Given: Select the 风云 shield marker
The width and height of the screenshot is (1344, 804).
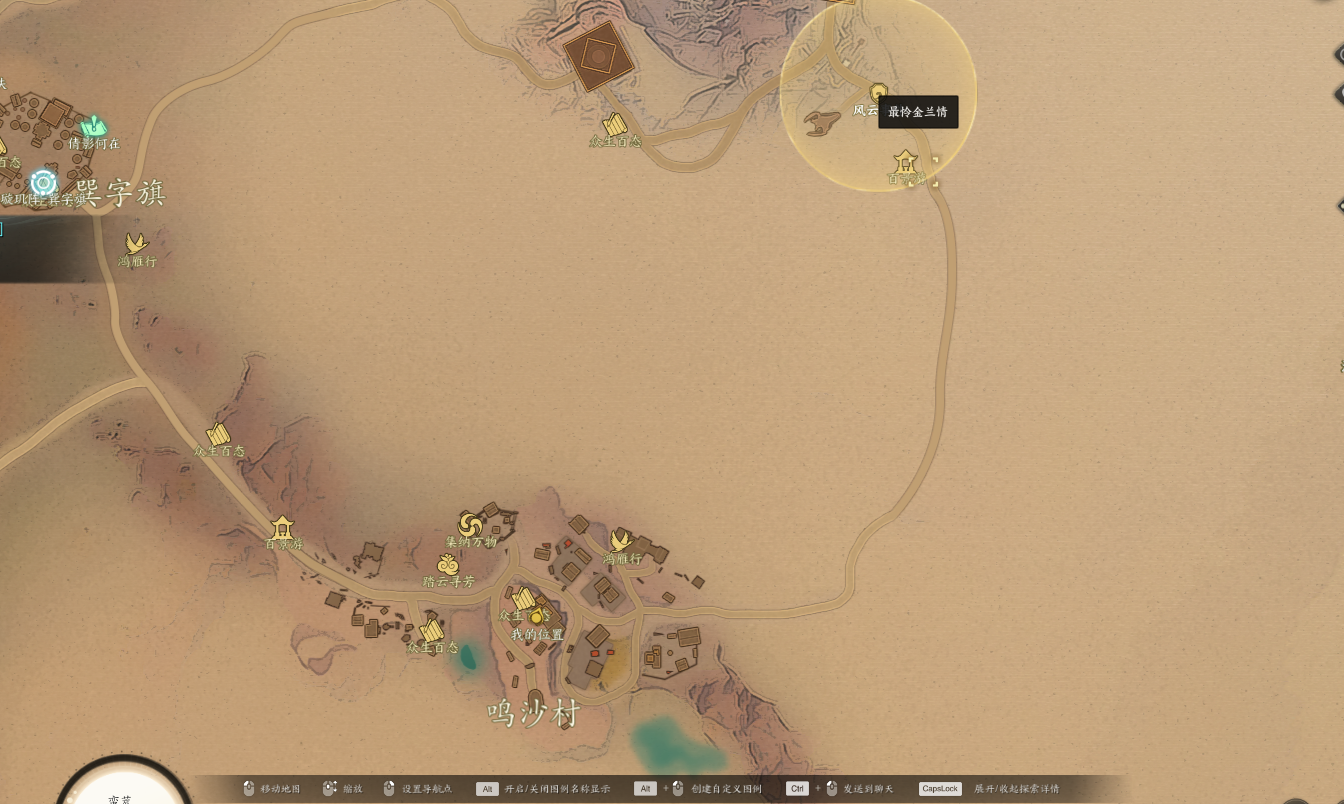Looking at the screenshot, I should click(879, 92).
